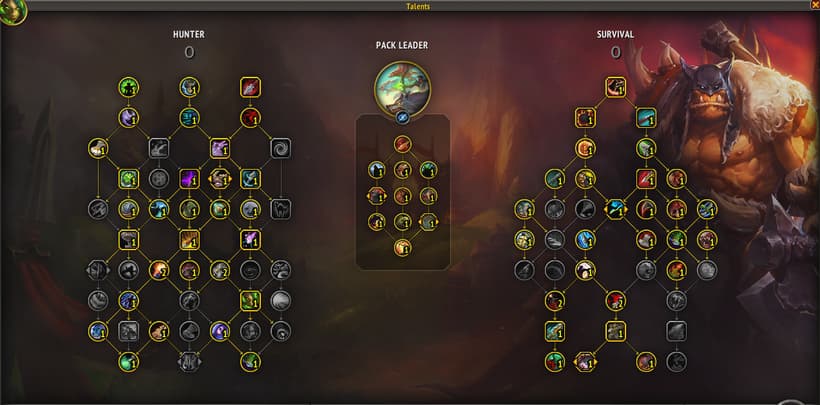
Task: Choose the topmost Pack Leader talent node
Action: pyautogui.click(x=402, y=144)
